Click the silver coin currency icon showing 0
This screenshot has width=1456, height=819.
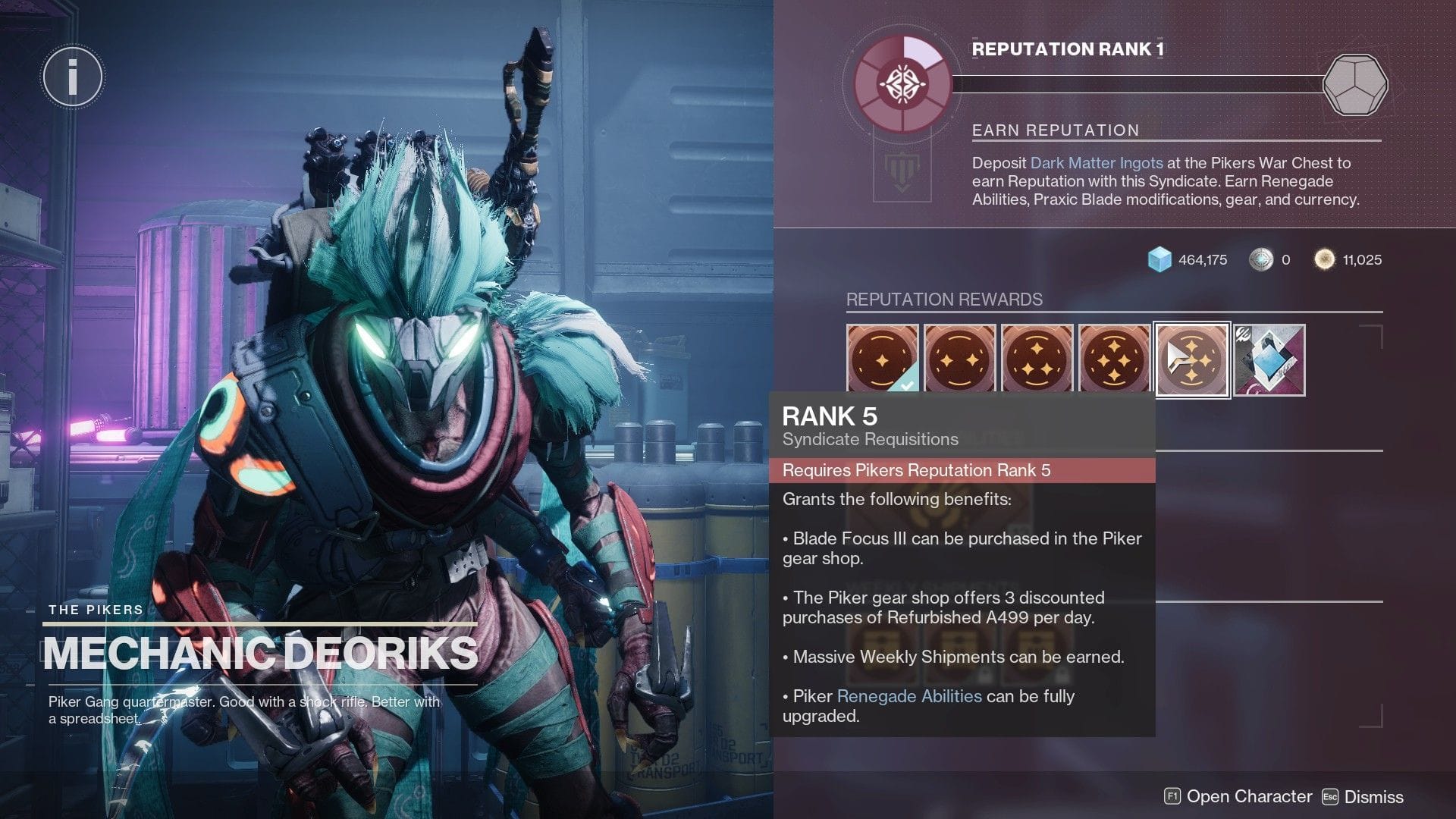point(1260,259)
